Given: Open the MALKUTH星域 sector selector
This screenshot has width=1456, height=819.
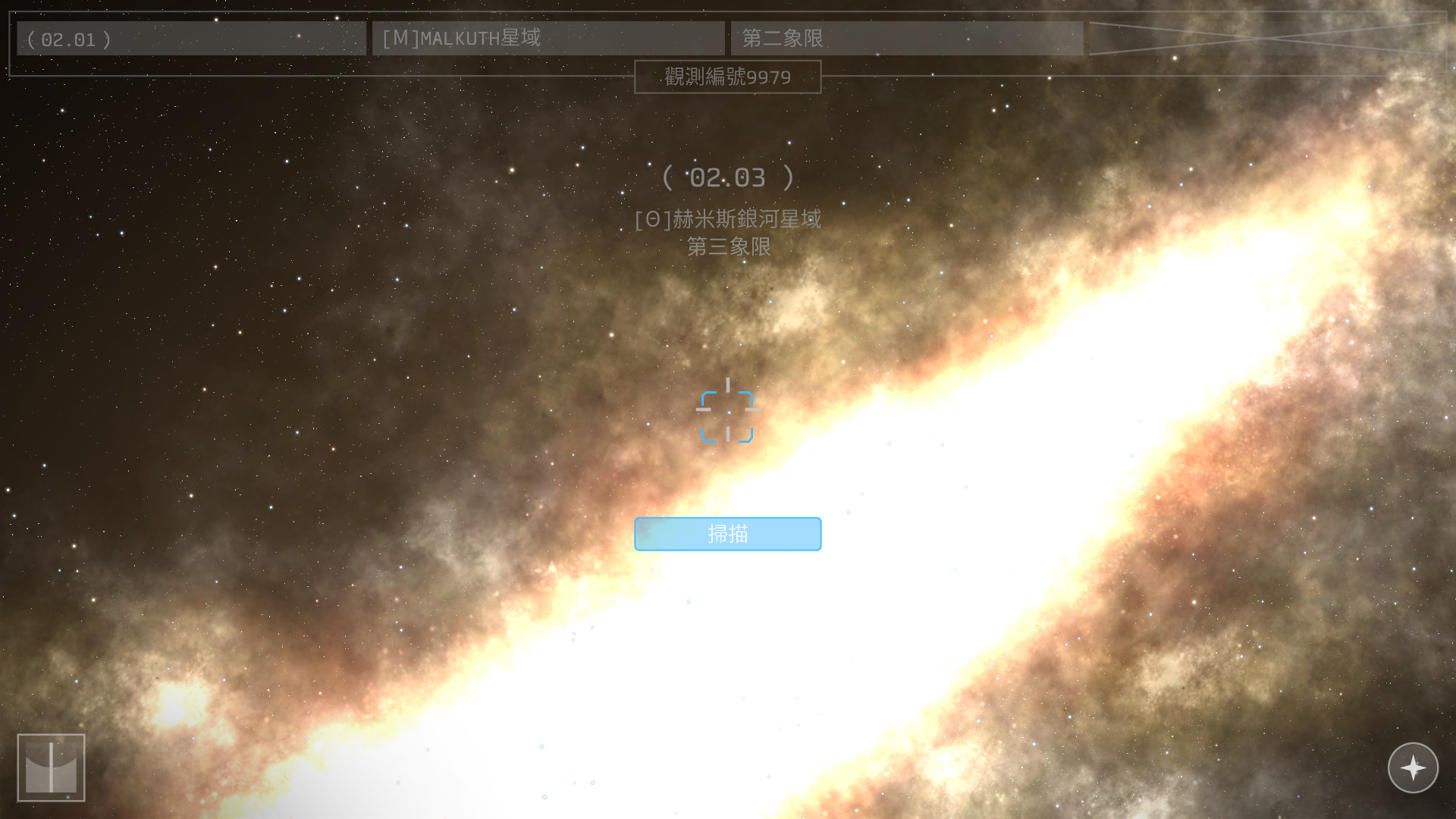Looking at the screenshot, I should pyautogui.click(x=548, y=38).
